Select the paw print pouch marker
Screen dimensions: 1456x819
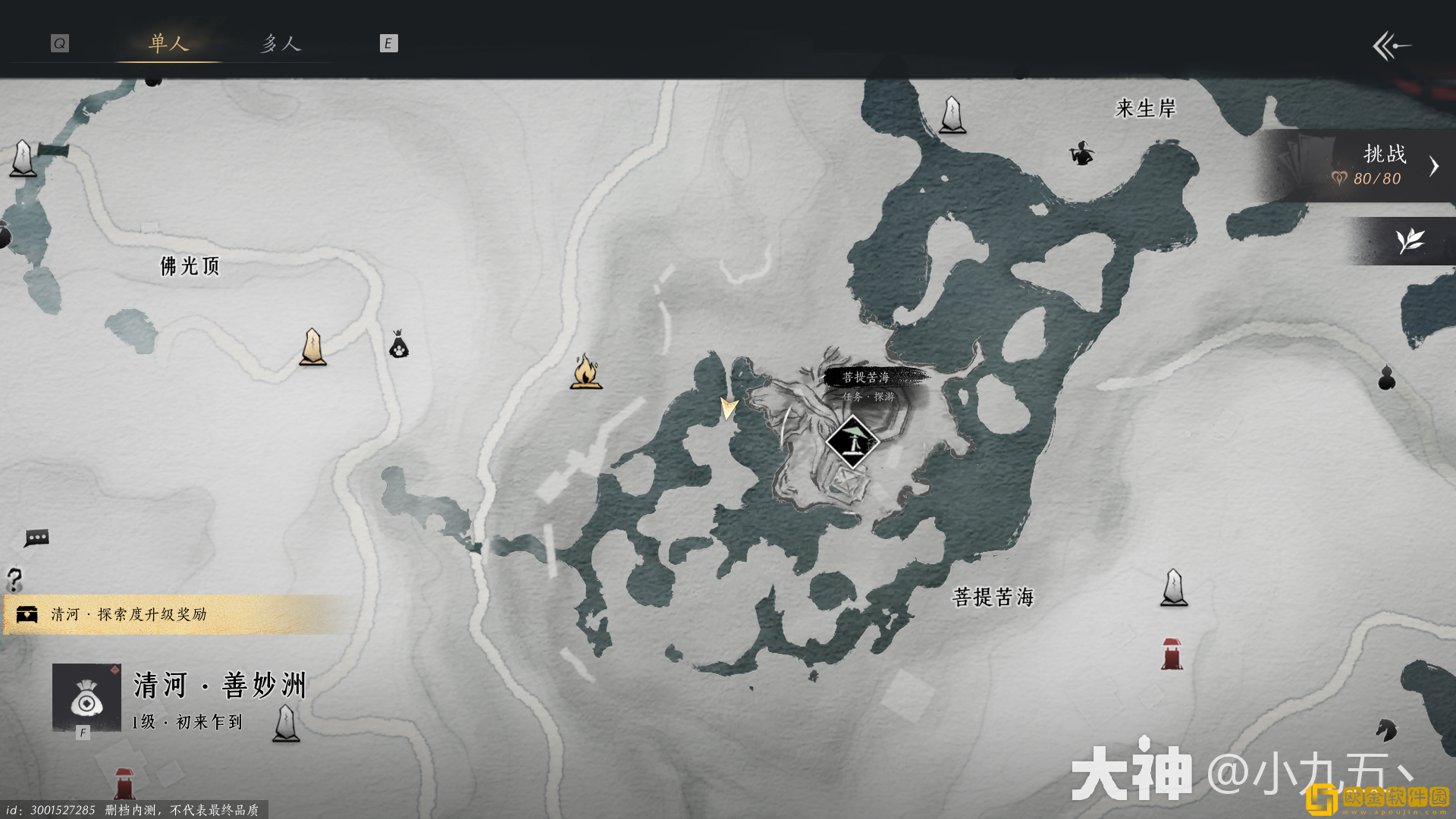pyautogui.click(x=399, y=345)
